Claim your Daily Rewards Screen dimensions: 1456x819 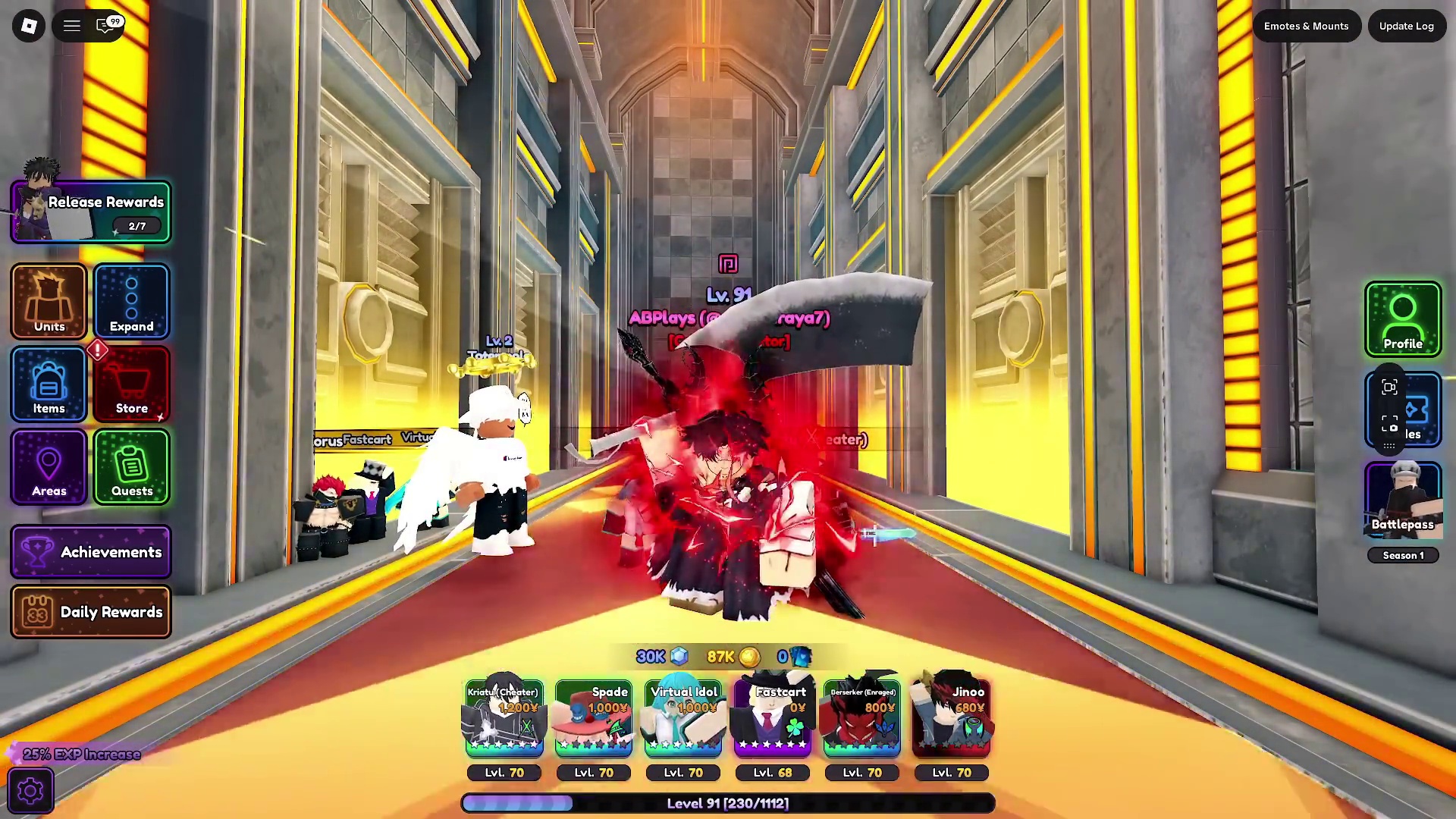(90, 612)
